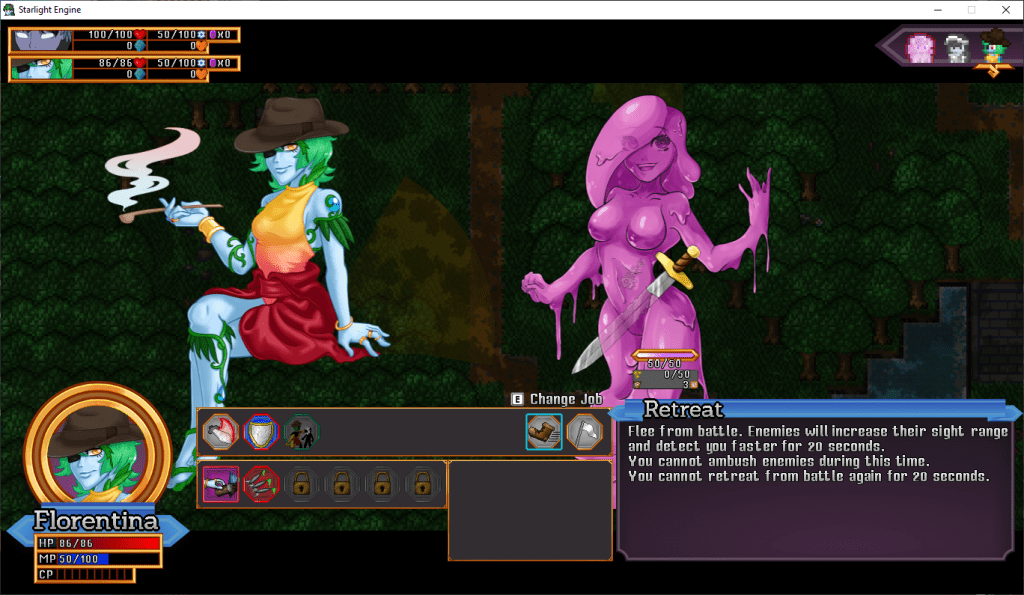Pick Florentina's hatted turn order portrait

(x=994, y=48)
